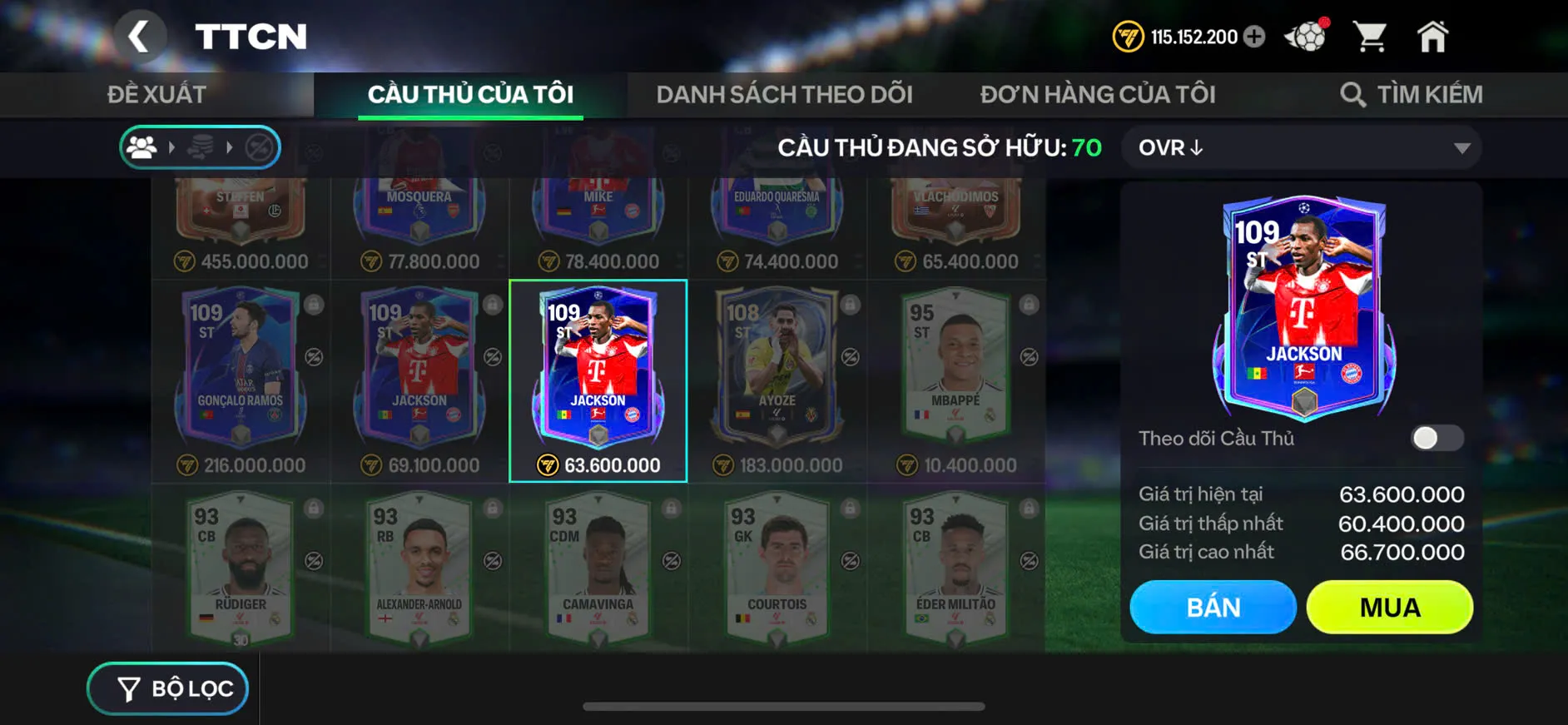Select the crossed-out trade filter icon

(260, 147)
